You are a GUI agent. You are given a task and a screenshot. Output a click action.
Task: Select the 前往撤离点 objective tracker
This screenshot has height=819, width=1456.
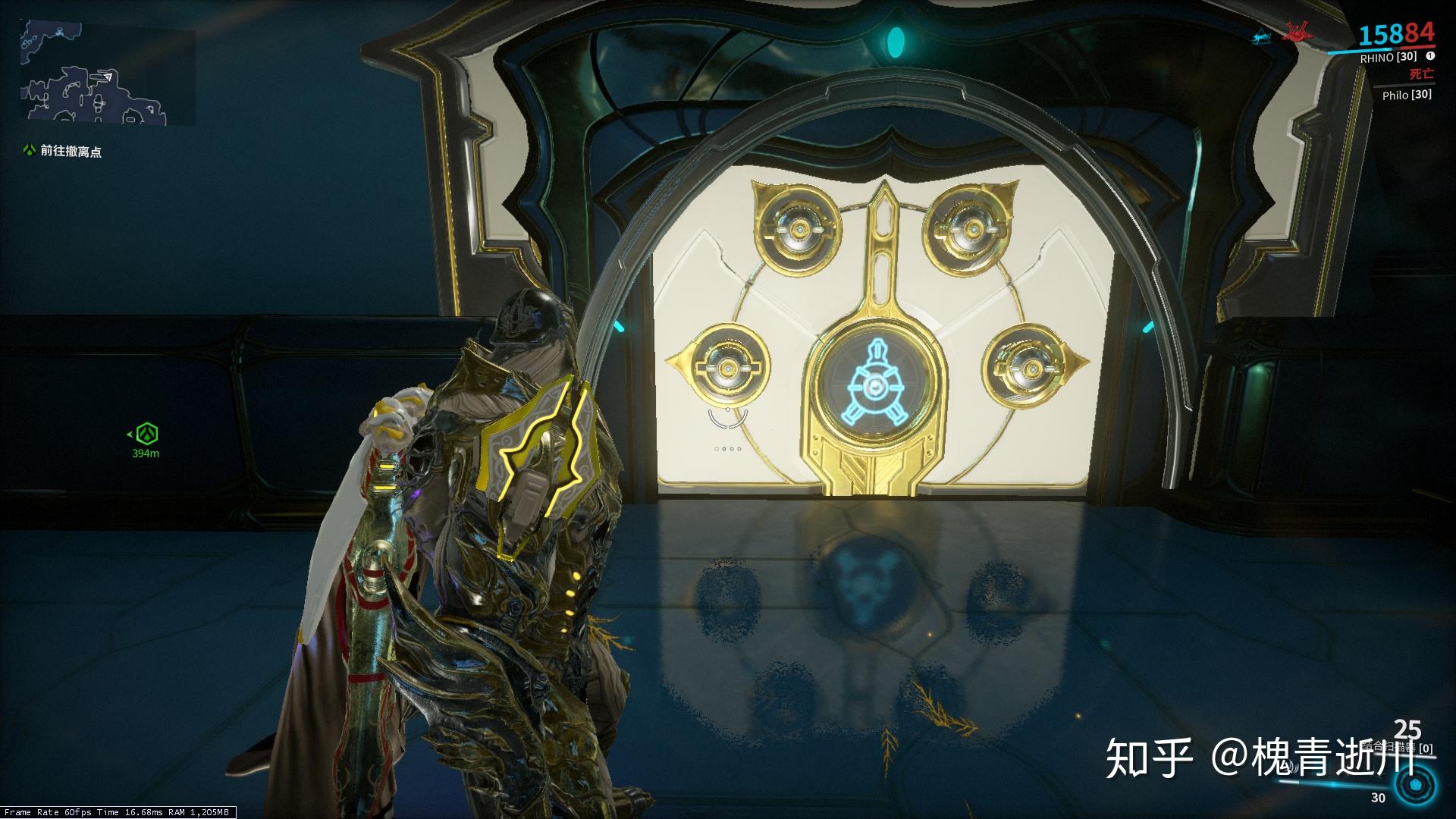71,152
